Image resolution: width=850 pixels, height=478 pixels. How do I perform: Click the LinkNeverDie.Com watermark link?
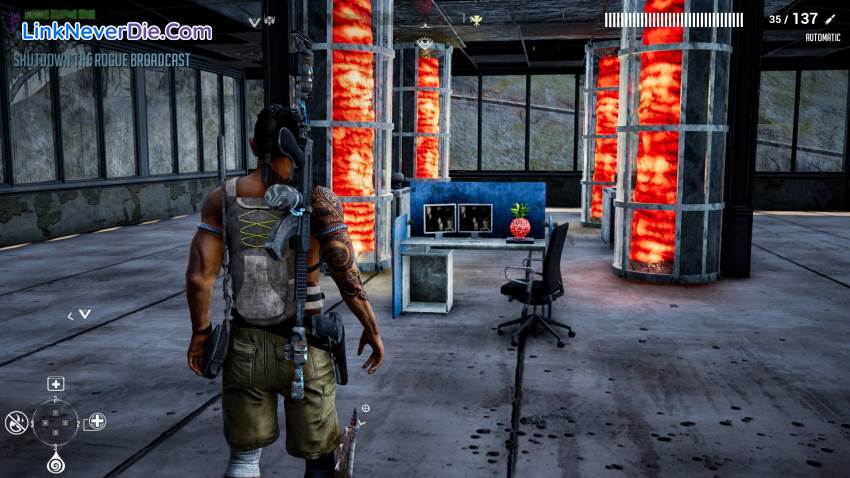click(117, 31)
